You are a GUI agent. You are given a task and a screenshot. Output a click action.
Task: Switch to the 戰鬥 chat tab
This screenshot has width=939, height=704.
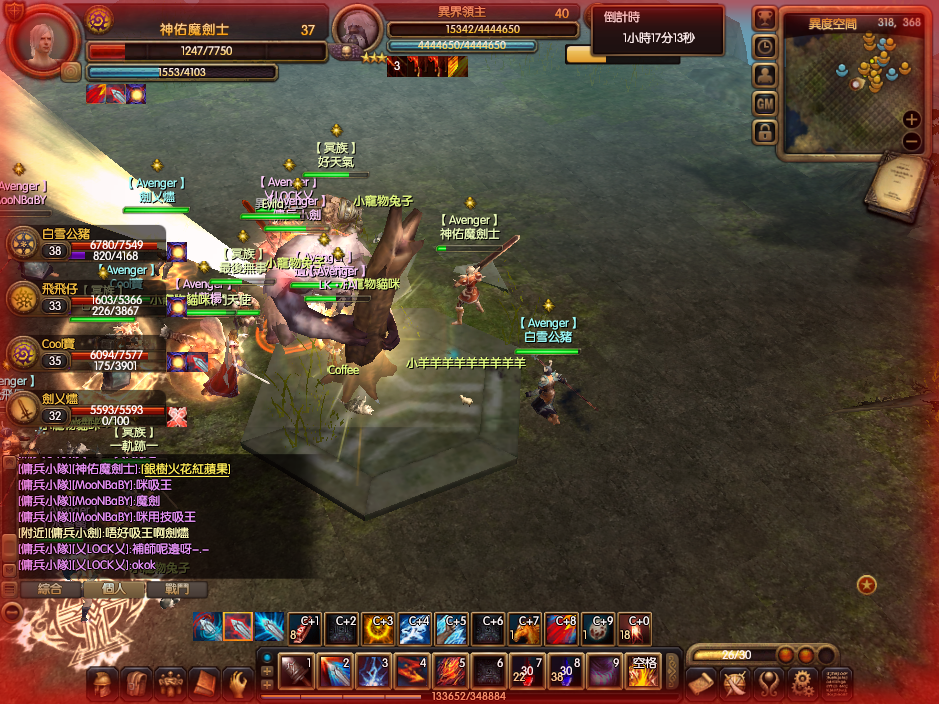(x=177, y=589)
